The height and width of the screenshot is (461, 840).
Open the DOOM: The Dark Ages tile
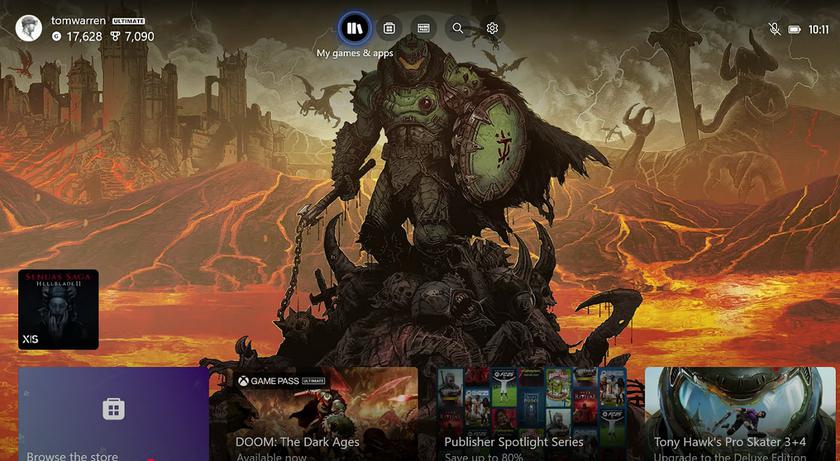coord(313,414)
